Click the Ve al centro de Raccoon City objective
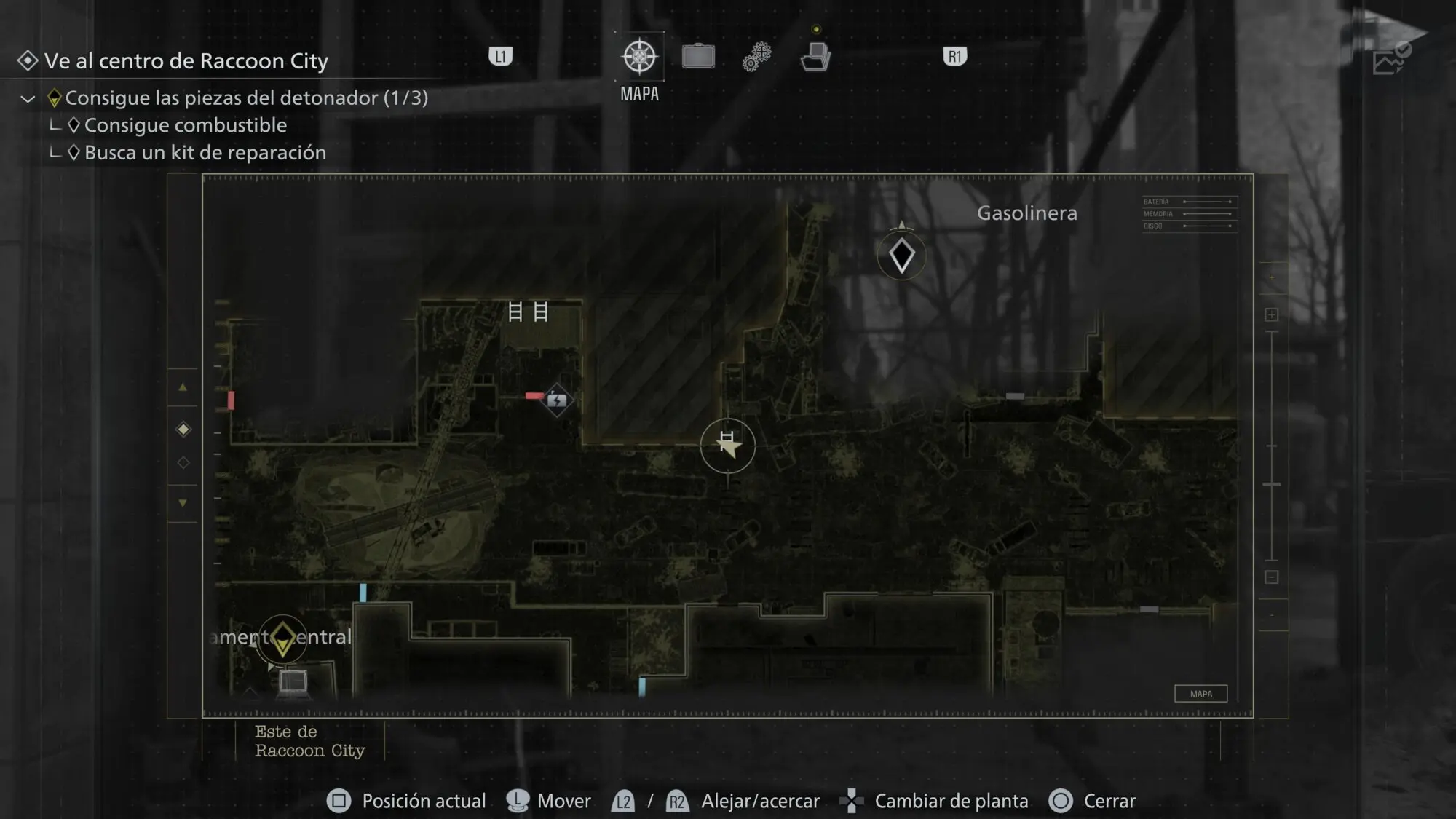 tap(186, 61)
